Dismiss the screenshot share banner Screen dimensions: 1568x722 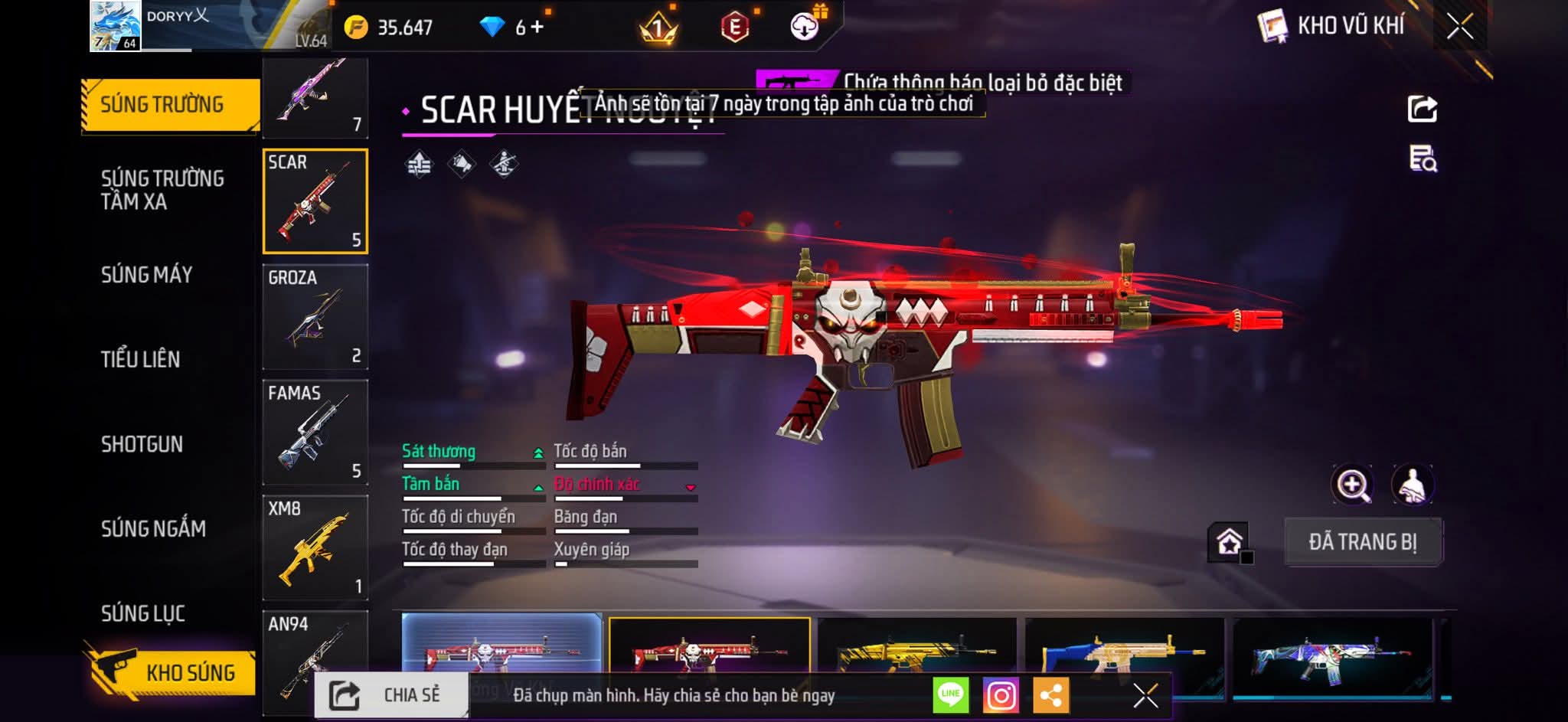click(x=1145, y=695)
